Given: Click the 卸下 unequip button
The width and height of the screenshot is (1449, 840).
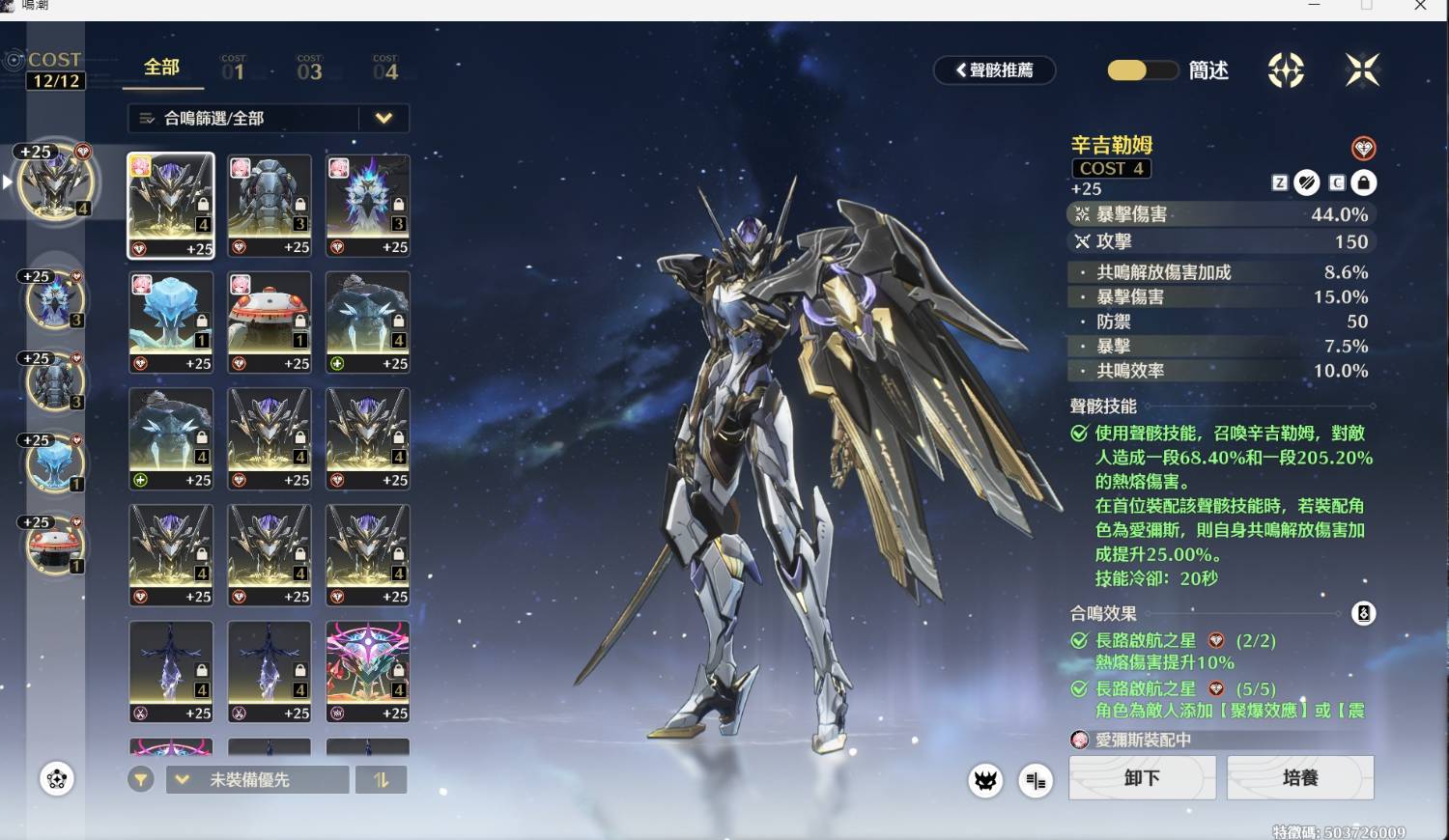Looking at the screenshot, I should 1142,777.
